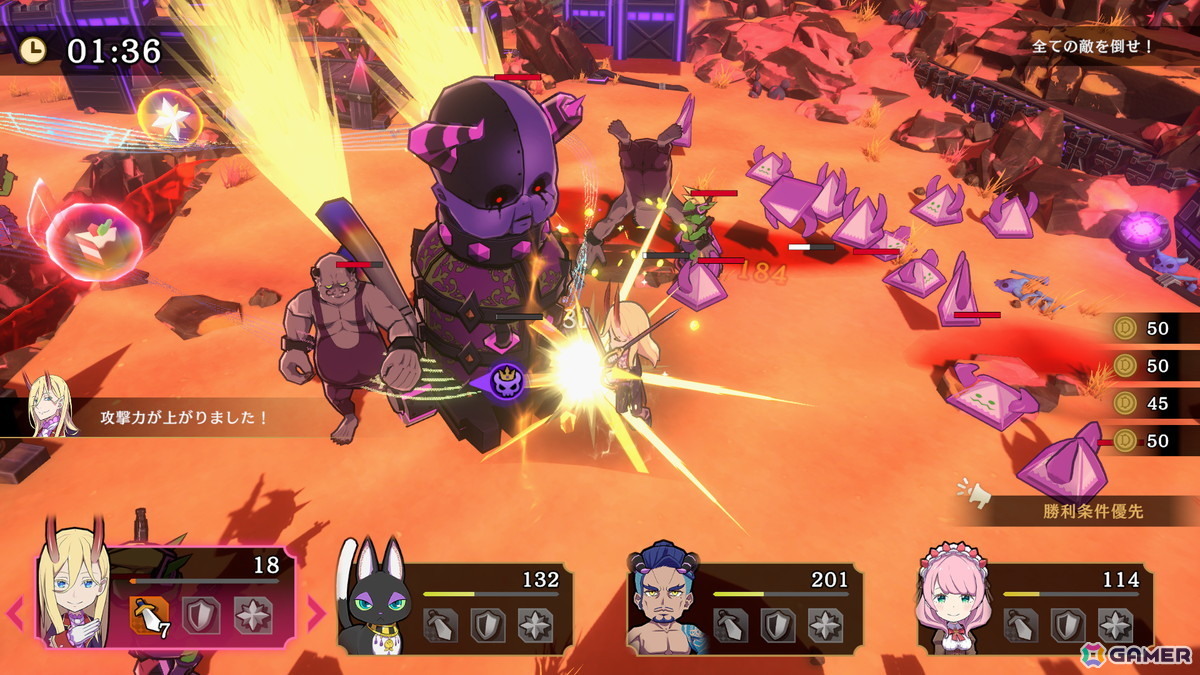
Task: Toggle the 勝利条件優先 tactics order
Action: click(1090, 511)
